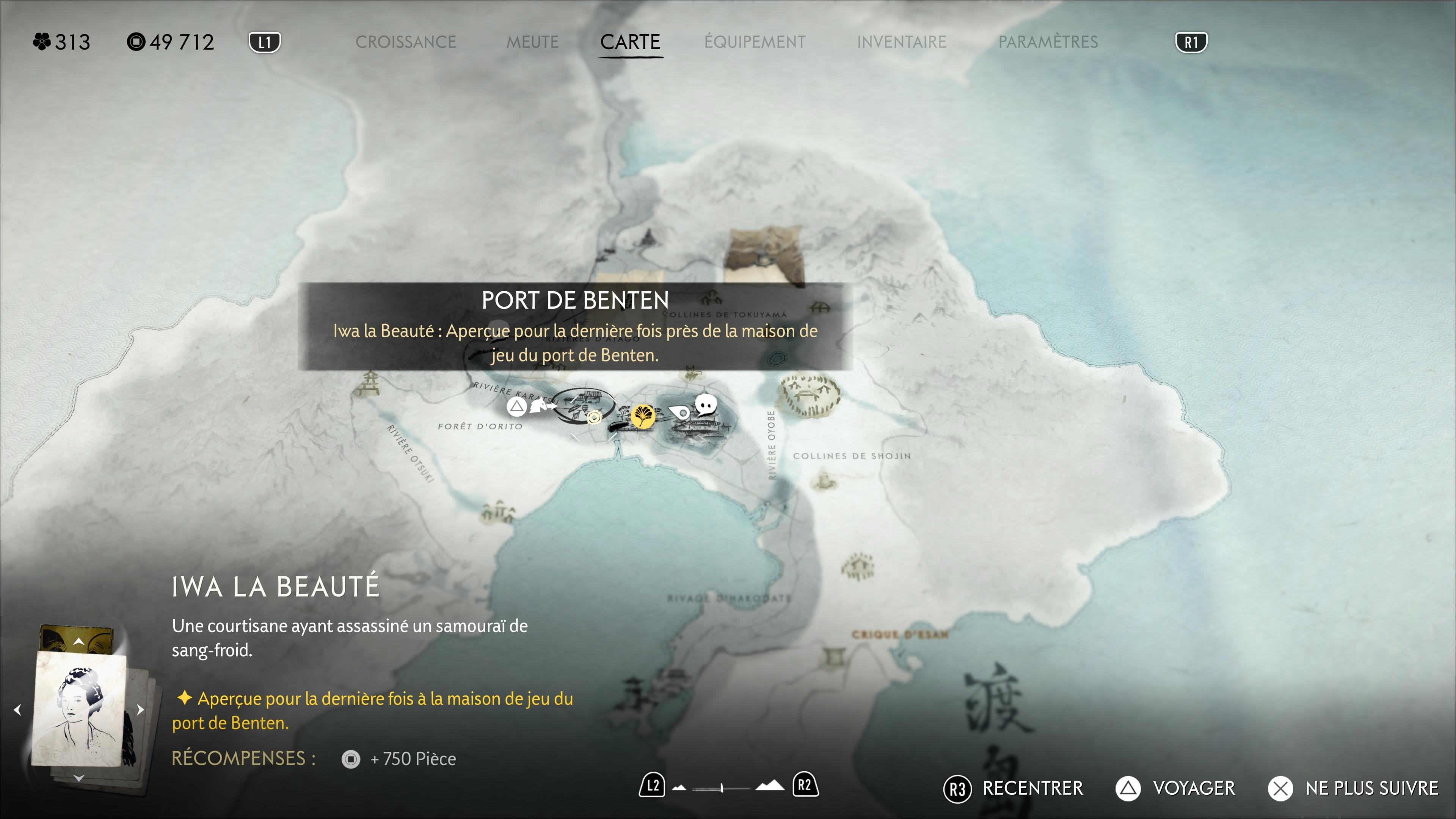Select the yellow ginkgo leaf map marker

pyautogui.click(x=643, y=417)
